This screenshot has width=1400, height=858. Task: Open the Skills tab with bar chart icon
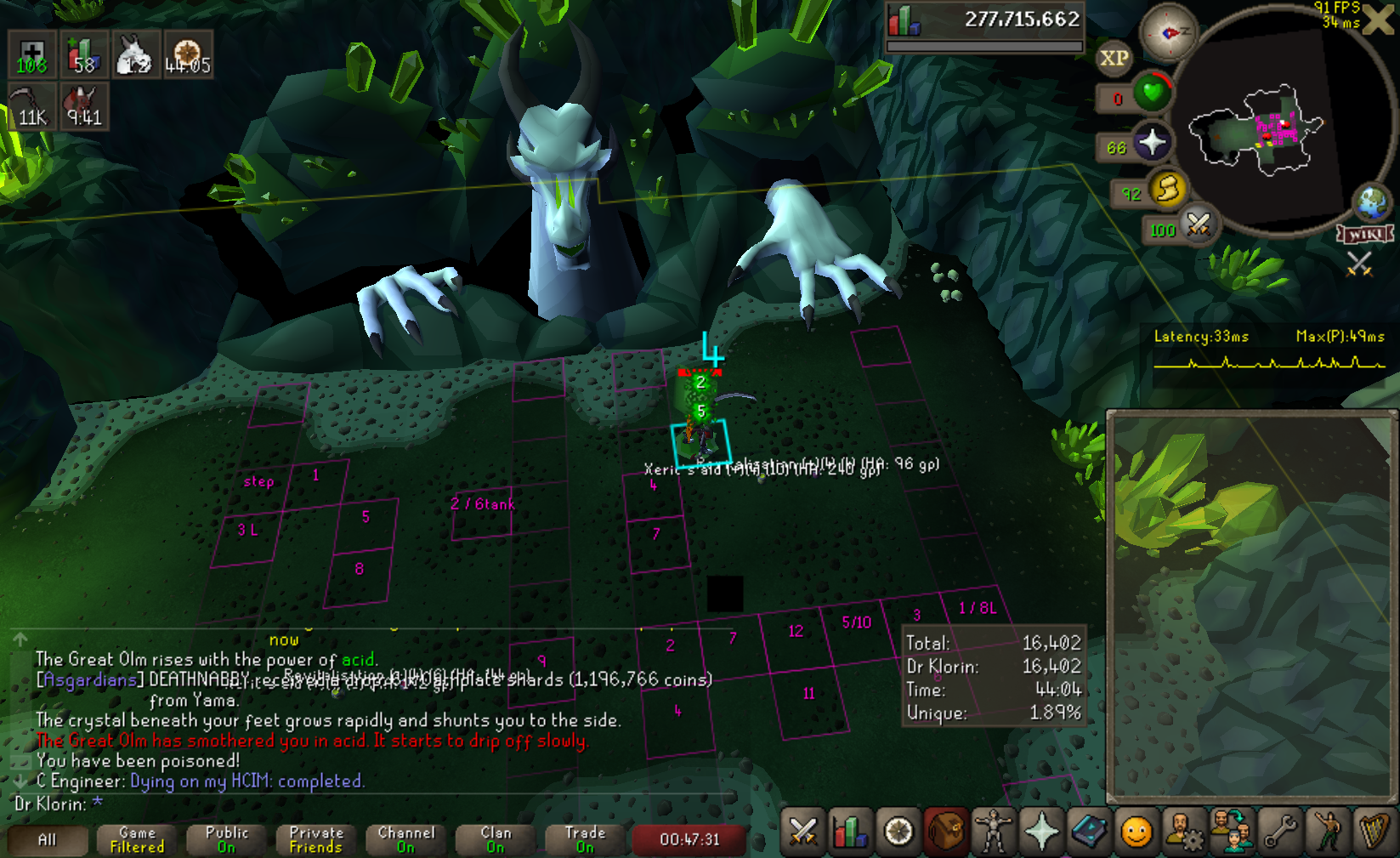tap(849, 831)
